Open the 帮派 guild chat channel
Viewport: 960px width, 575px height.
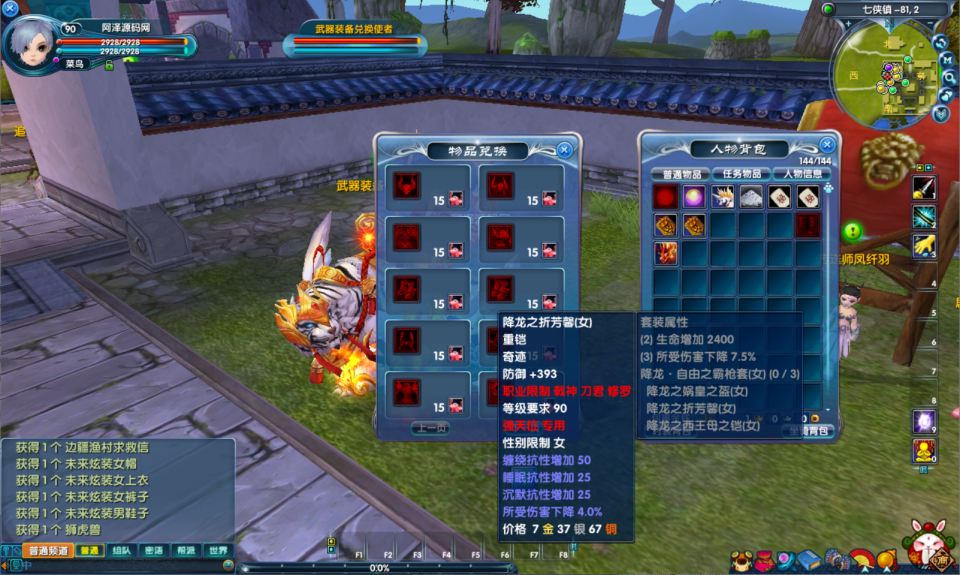185,551
